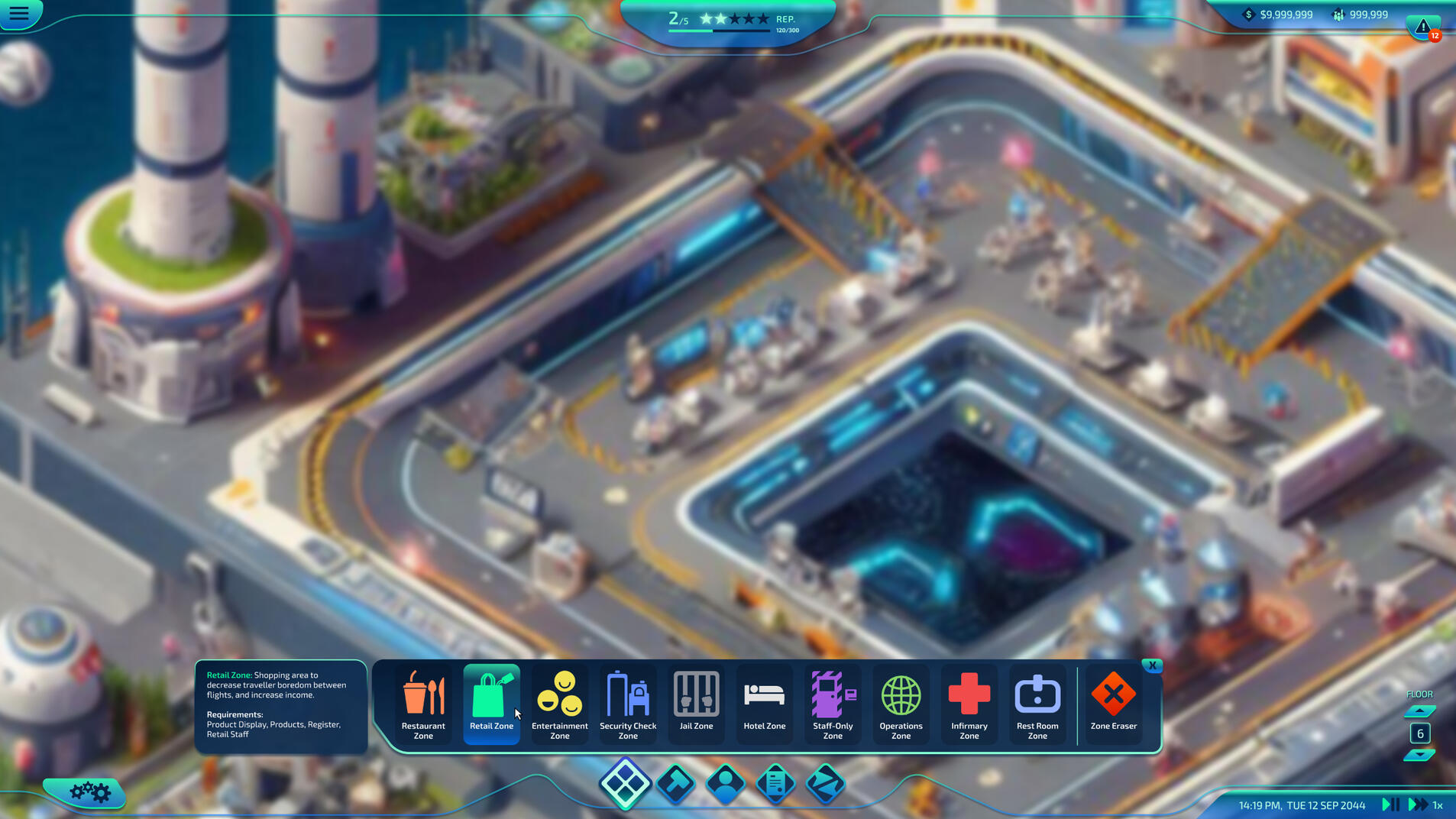Open the build hammer tool below the zones
Screen dimensions: 1456x819
click(x=676, y=784)
